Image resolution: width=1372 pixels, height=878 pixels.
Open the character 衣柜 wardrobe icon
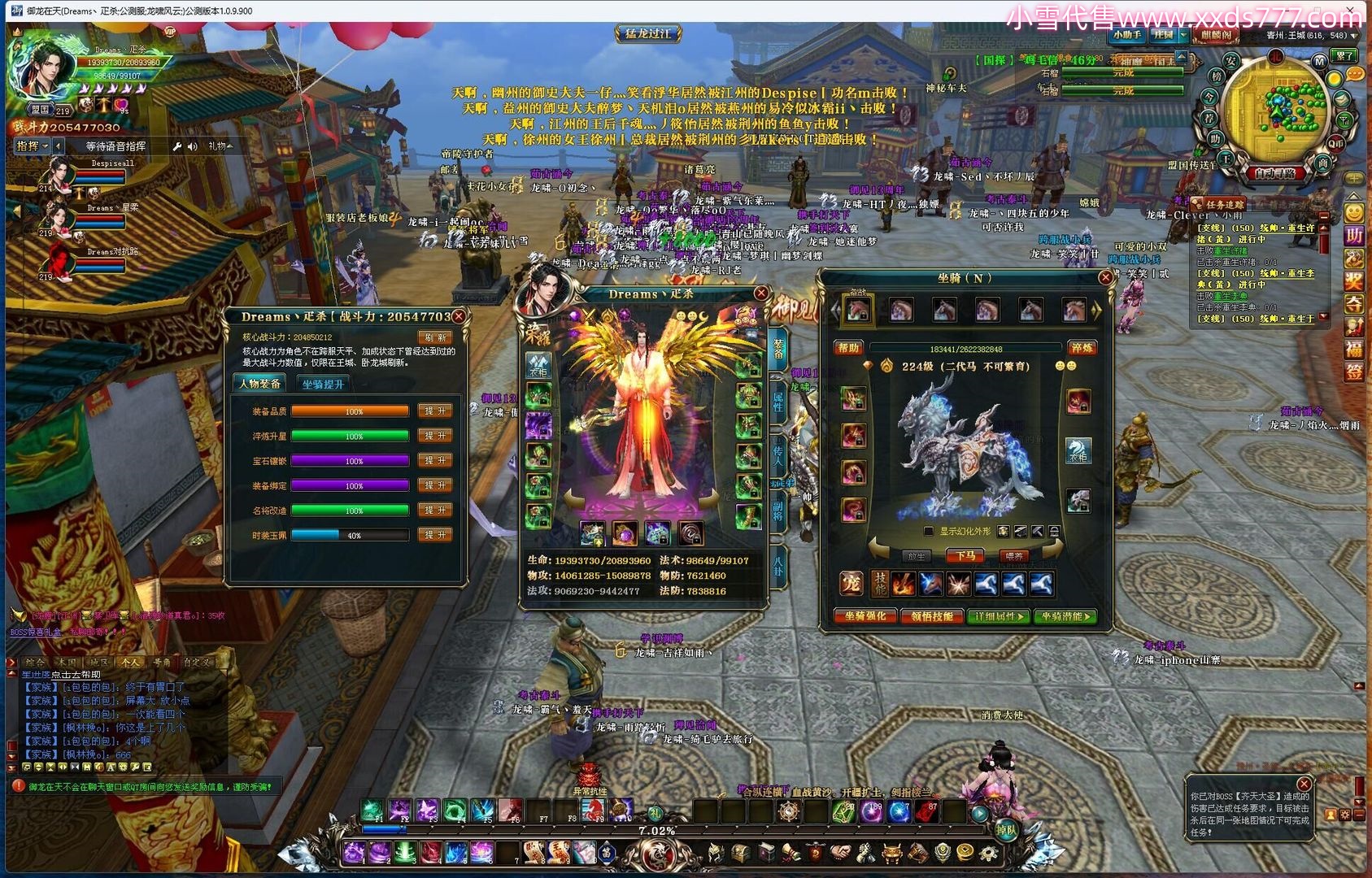point(538,367)
